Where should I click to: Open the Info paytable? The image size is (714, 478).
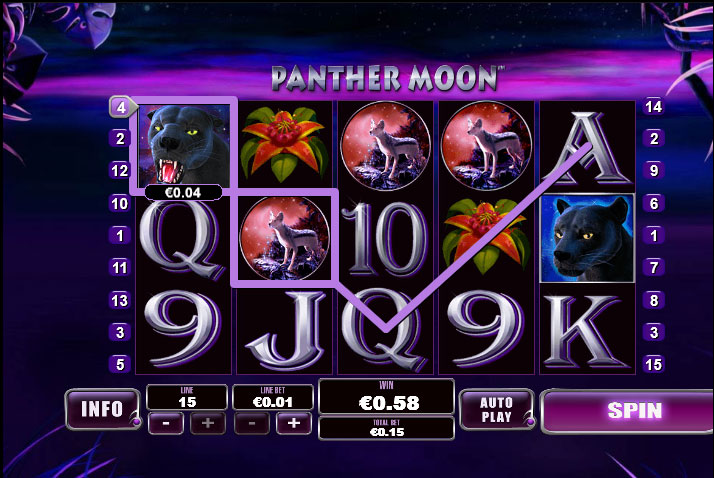pos(102,408)
